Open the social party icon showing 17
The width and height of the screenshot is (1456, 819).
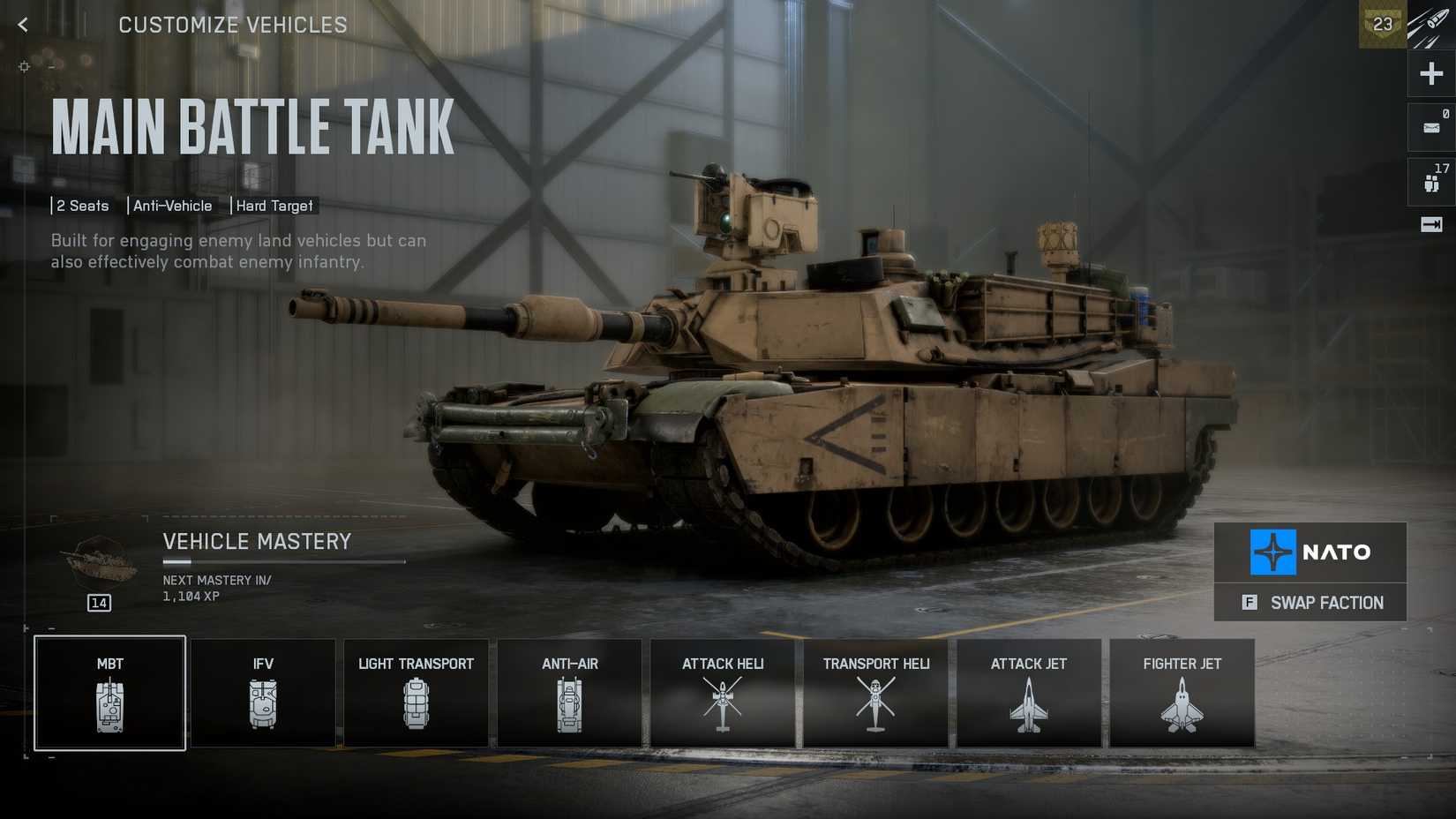click(1430, 179)
